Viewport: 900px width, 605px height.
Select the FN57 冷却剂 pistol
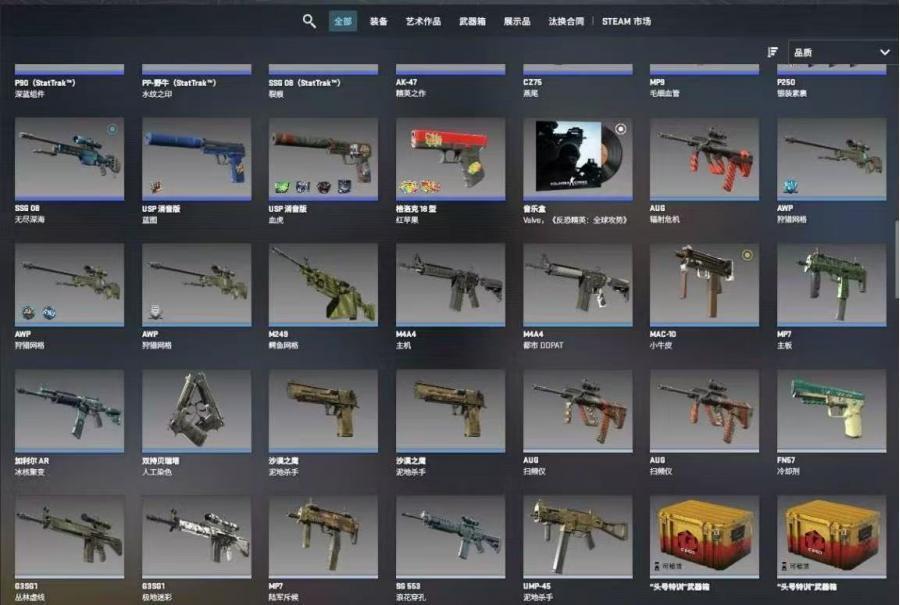point(831,410)
